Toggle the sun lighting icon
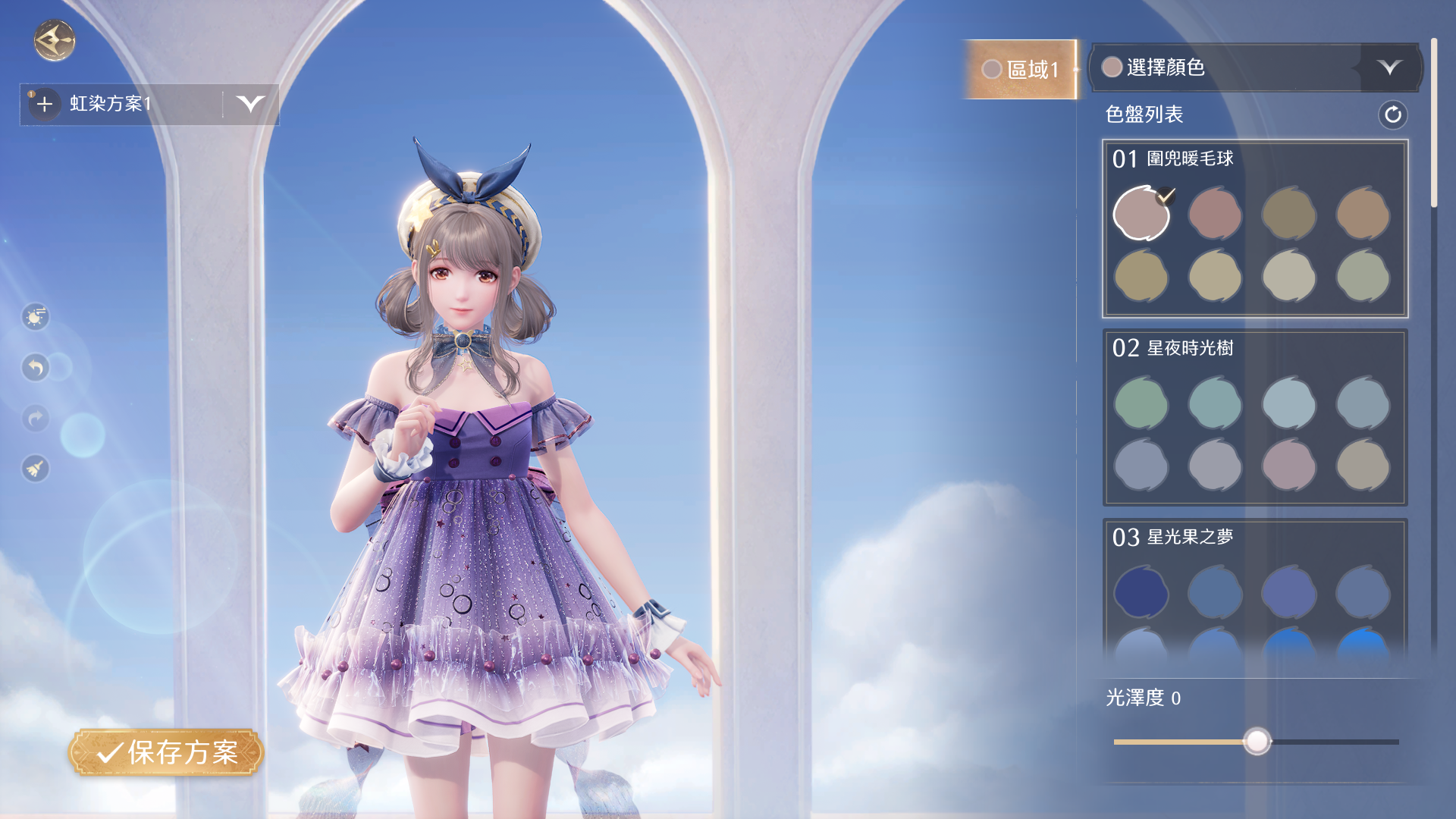This screenshot has height=819, width=1456. pos(36,317)
